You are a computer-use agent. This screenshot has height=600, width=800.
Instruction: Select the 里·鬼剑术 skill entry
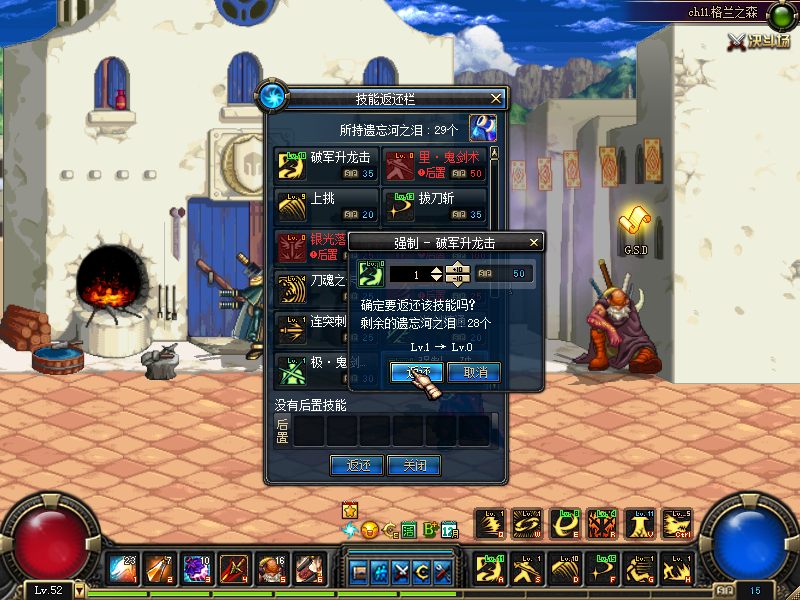pyautogui.click(x=435, y=165)
